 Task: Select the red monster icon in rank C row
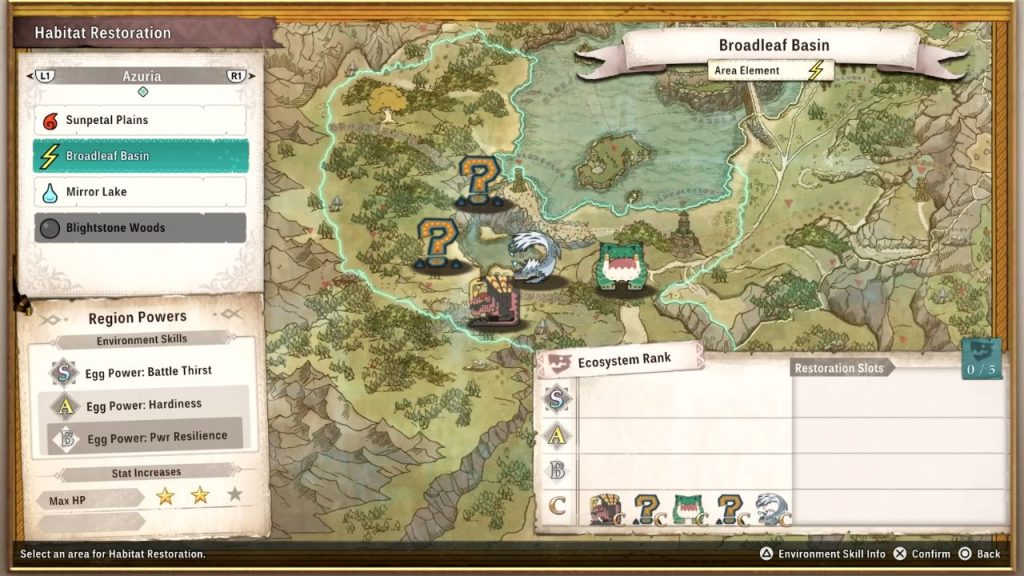click(606, 509)
